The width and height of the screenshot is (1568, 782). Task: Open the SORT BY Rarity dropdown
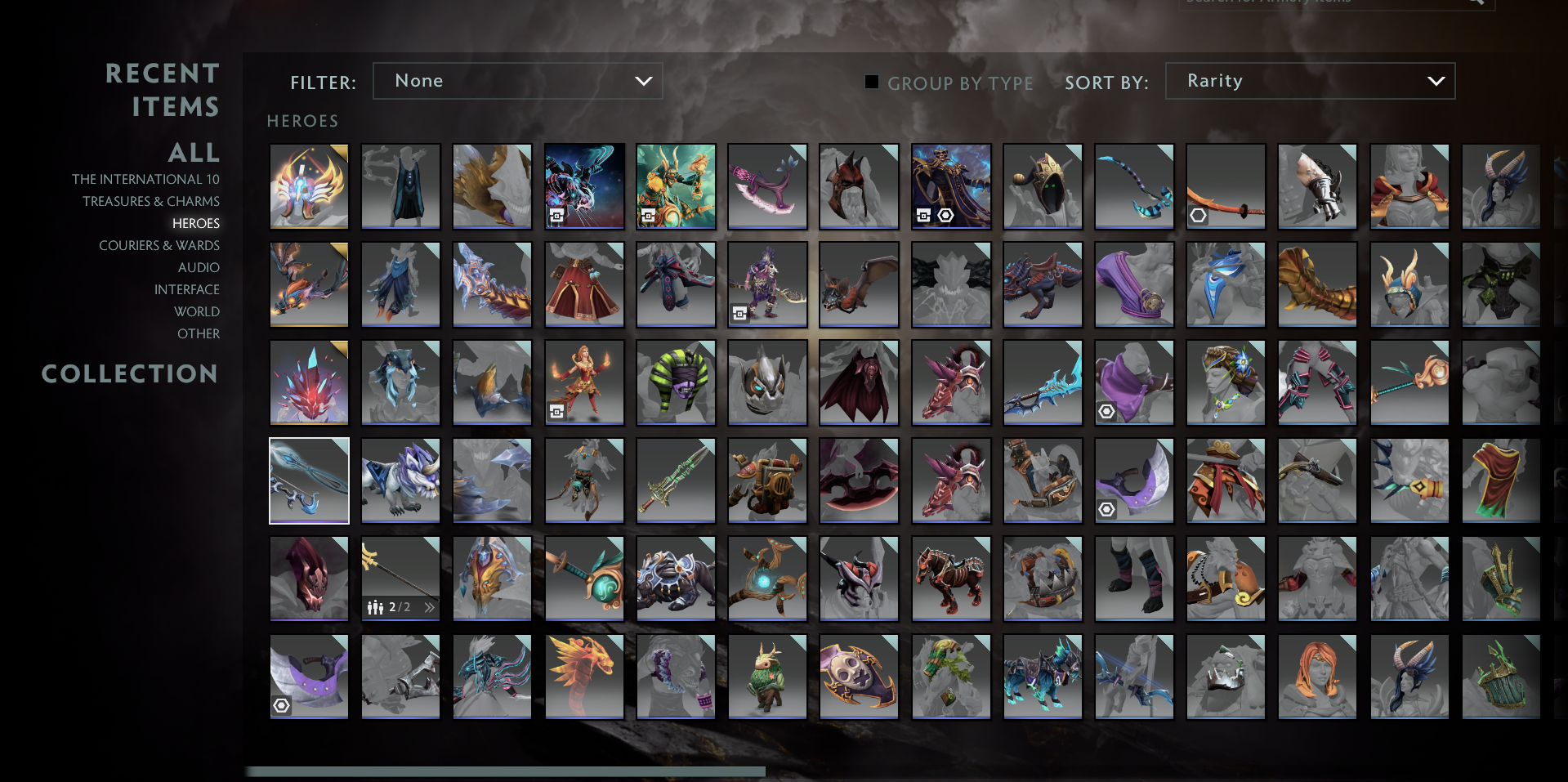tap(1309, 80)
